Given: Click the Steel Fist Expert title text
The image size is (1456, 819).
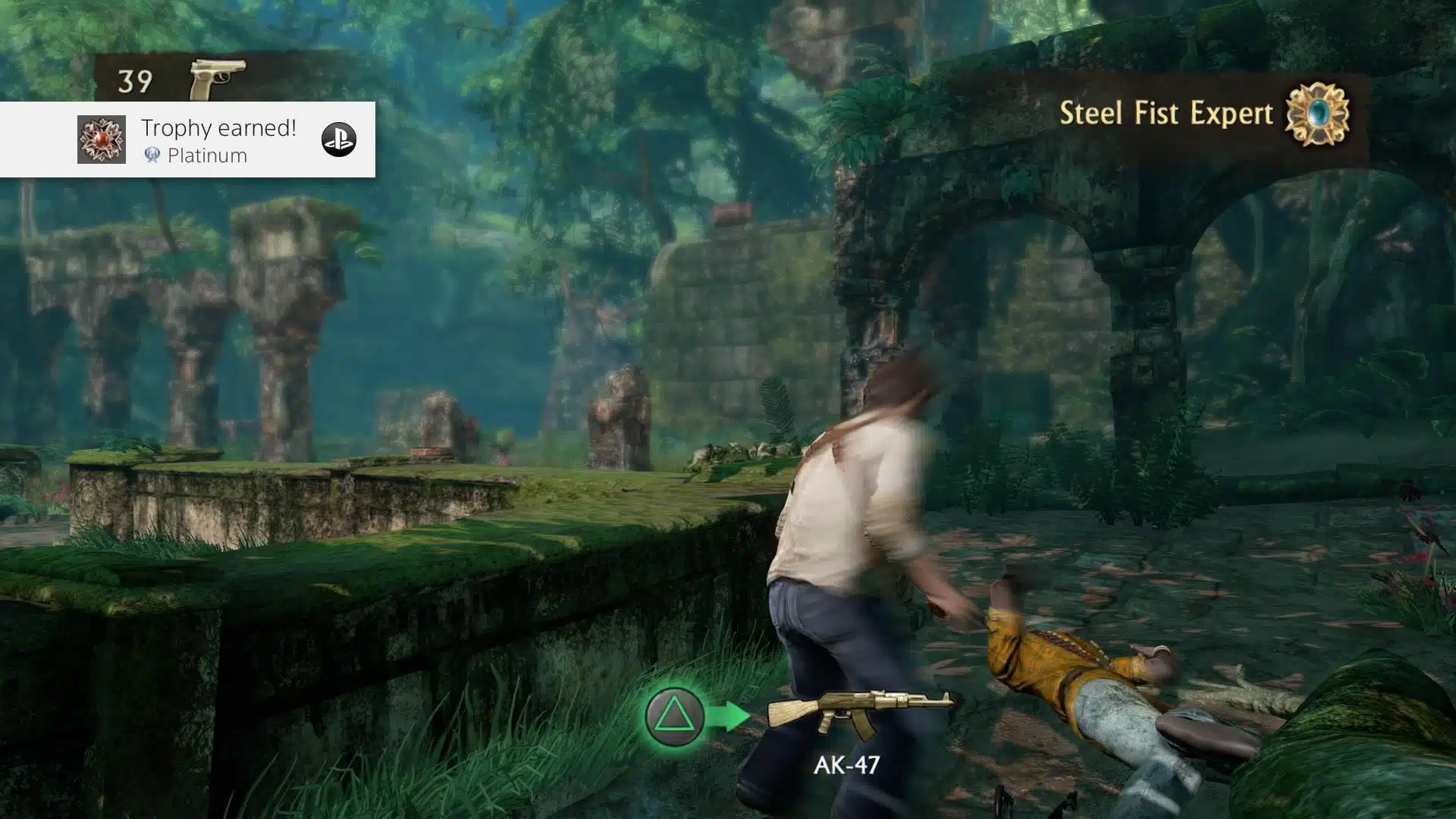Looking at the screenshot, I should [1168, 114].
